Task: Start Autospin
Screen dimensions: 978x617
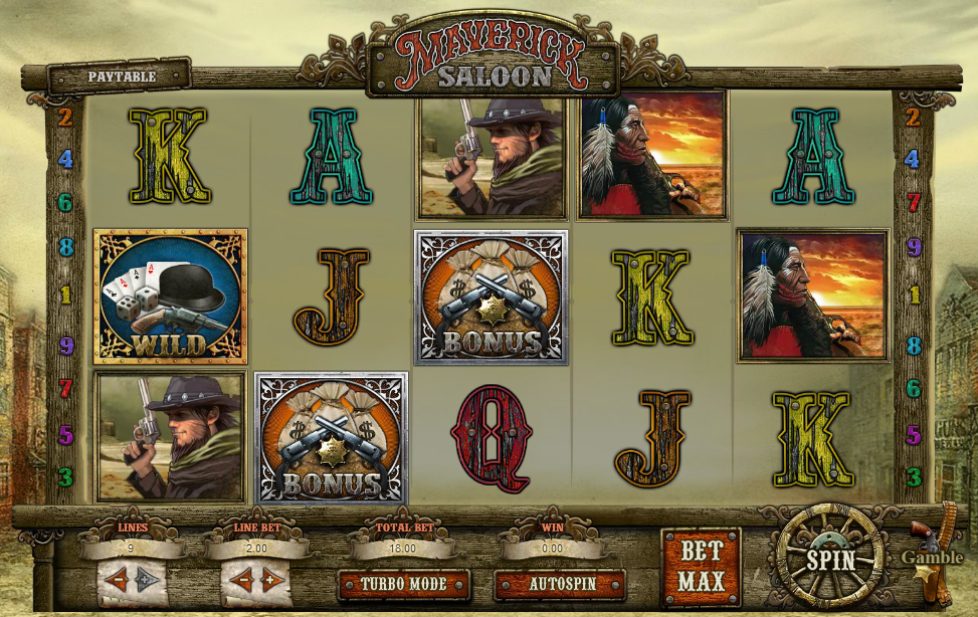Action: coord(560,584)
